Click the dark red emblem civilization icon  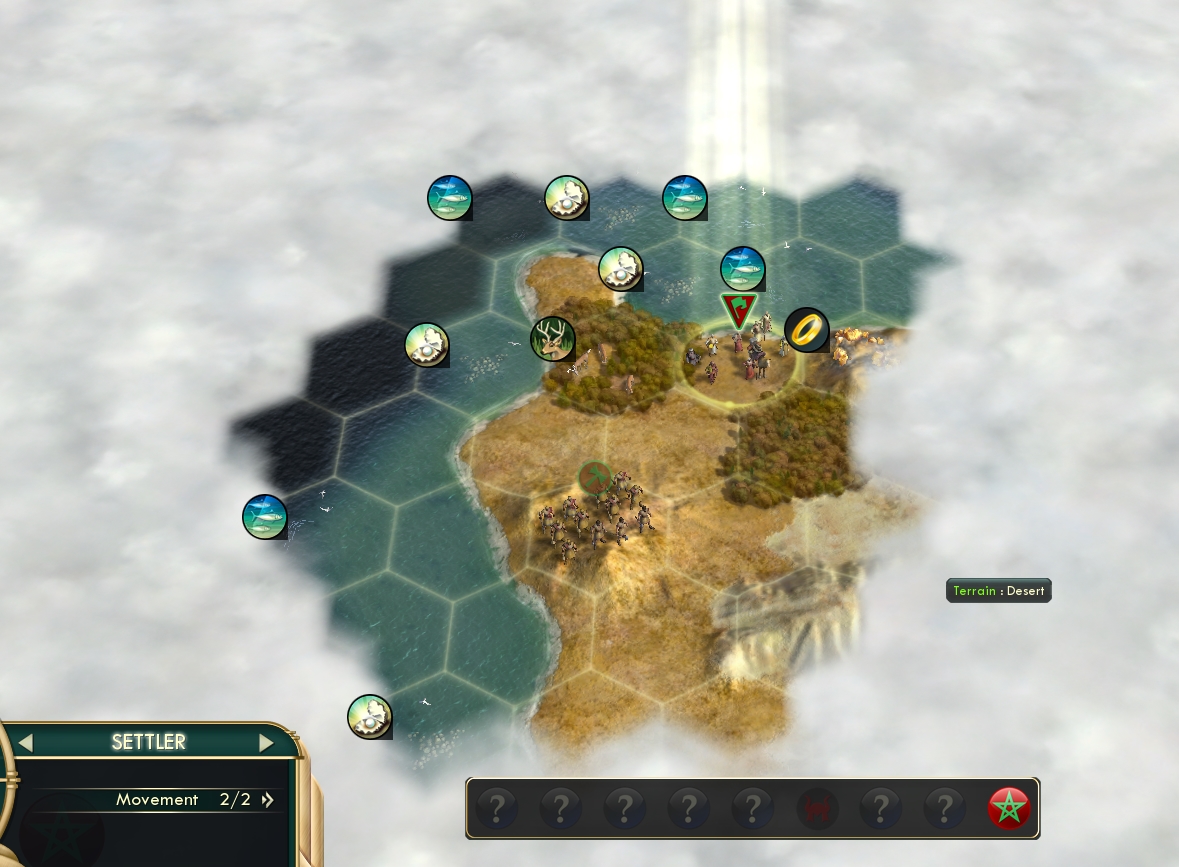click(816, 808)
